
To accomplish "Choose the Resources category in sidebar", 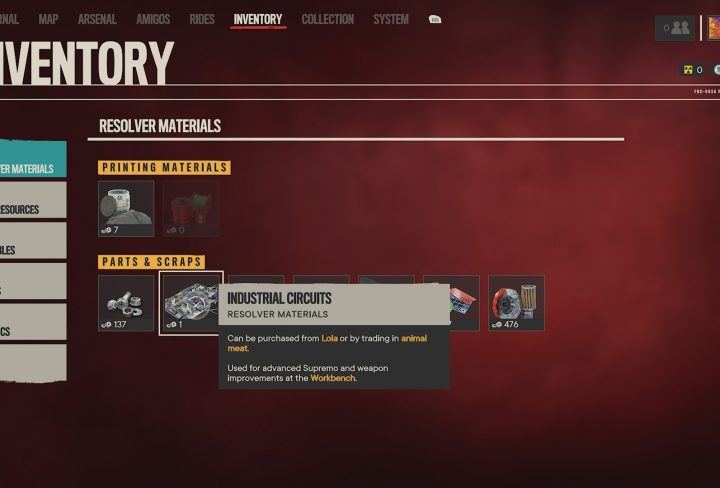I will (x=30, y=209).
